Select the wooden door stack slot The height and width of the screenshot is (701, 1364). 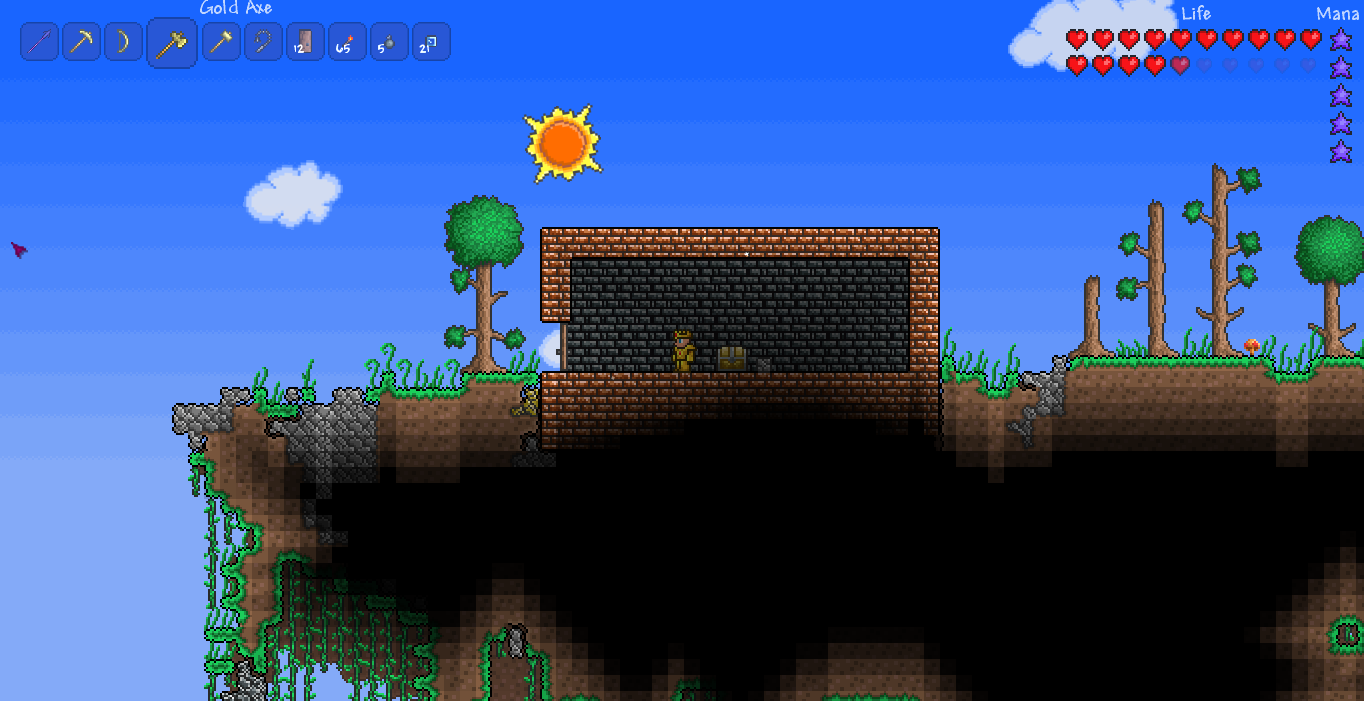[305, 42]
